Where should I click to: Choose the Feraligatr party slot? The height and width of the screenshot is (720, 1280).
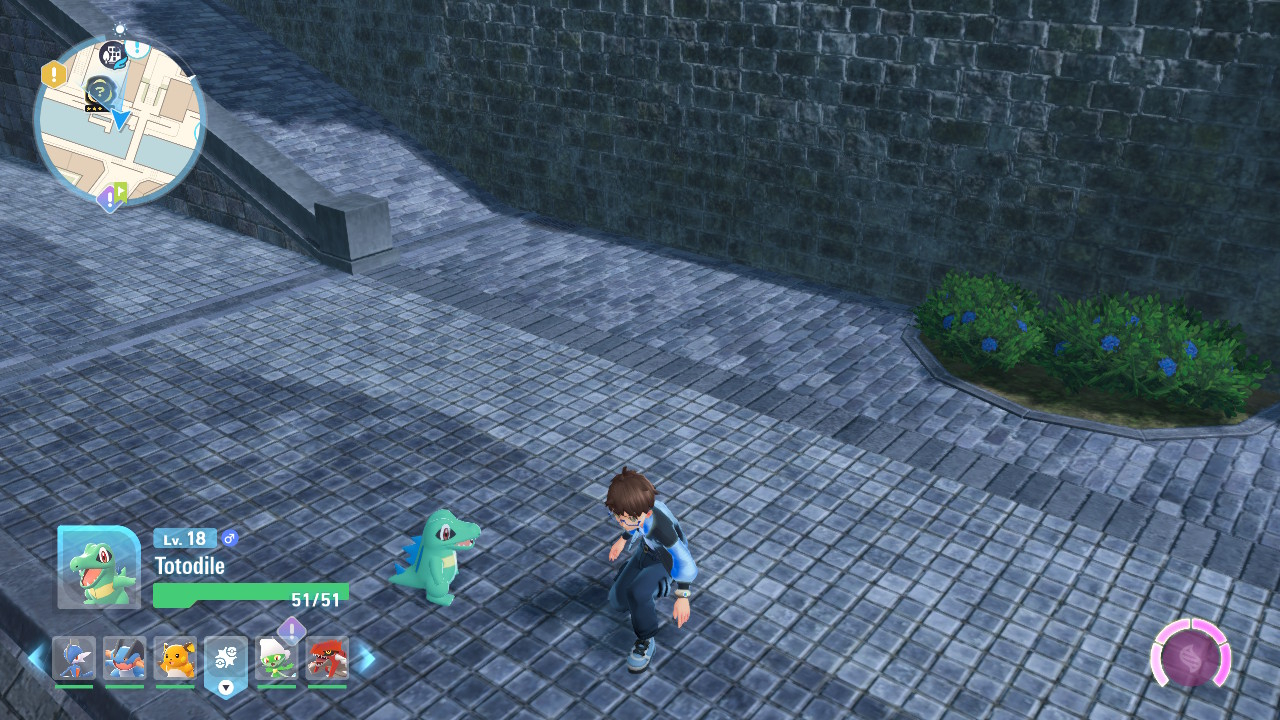point(124,658)
